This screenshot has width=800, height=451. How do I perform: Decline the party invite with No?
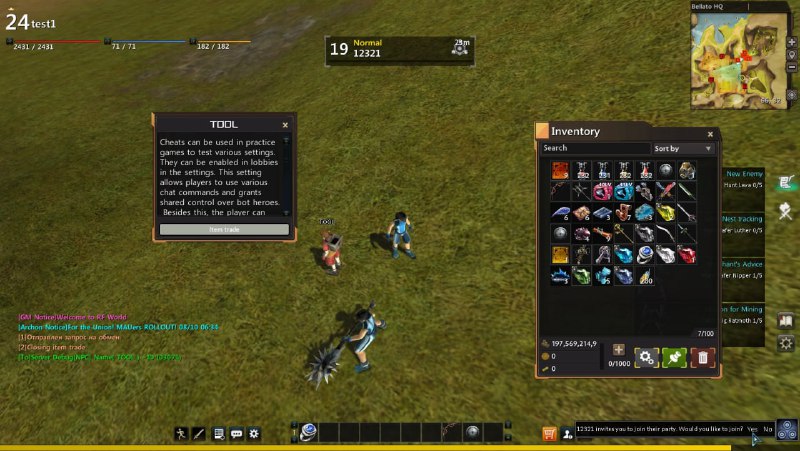coord(767,429)
